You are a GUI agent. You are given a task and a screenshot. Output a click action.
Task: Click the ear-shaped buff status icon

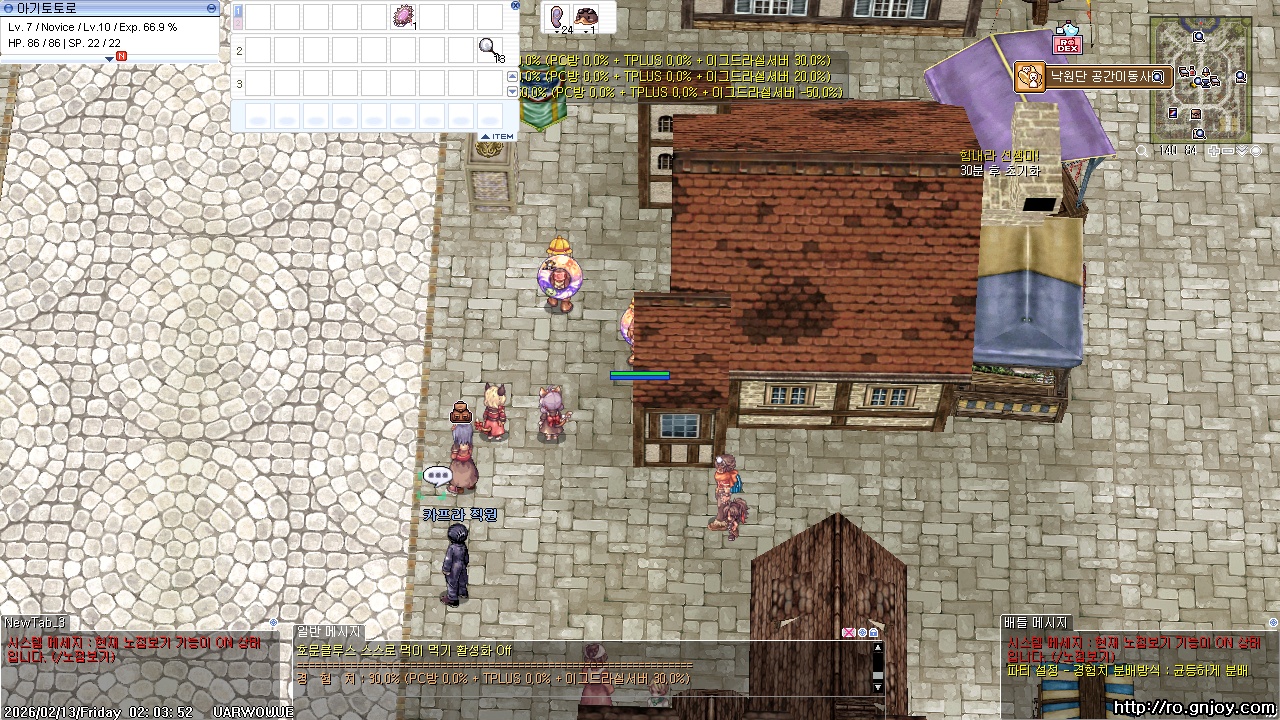click(x=557, y=15)
